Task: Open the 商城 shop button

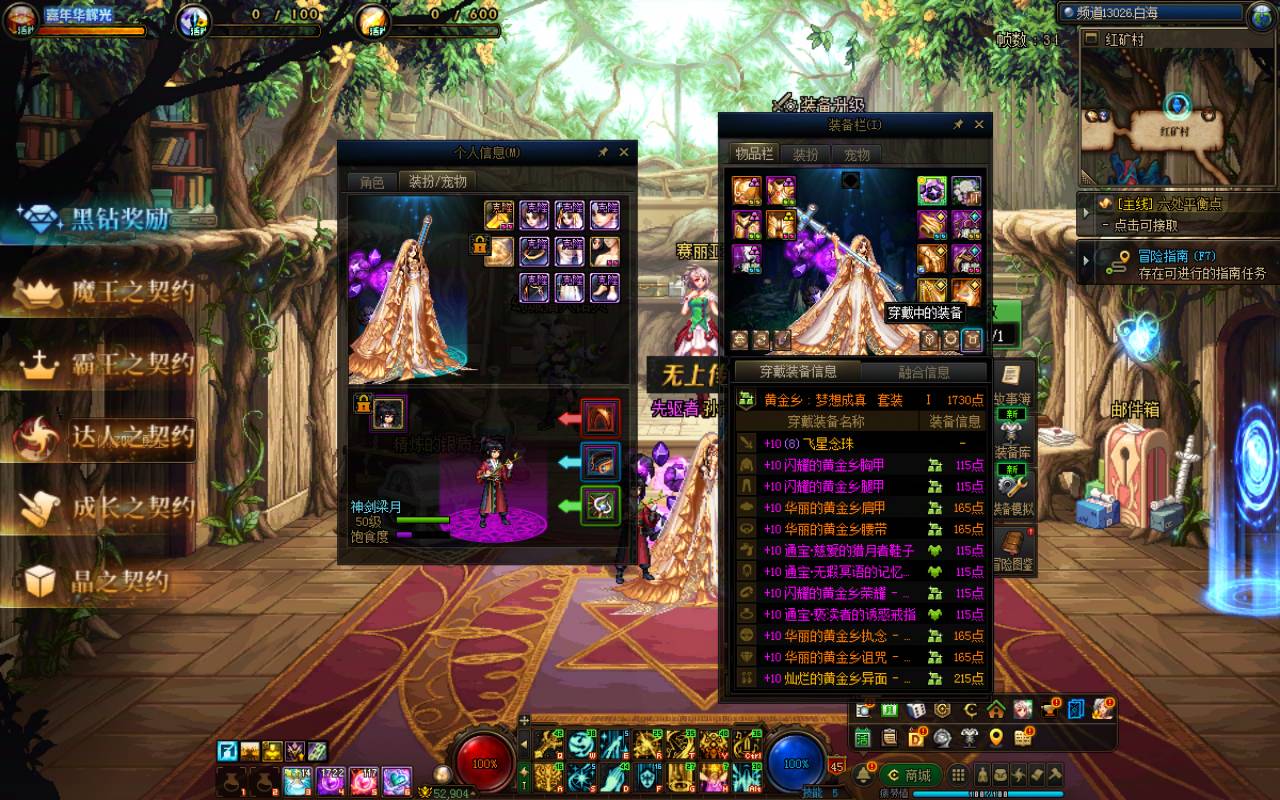Action: tap(908, 775)
